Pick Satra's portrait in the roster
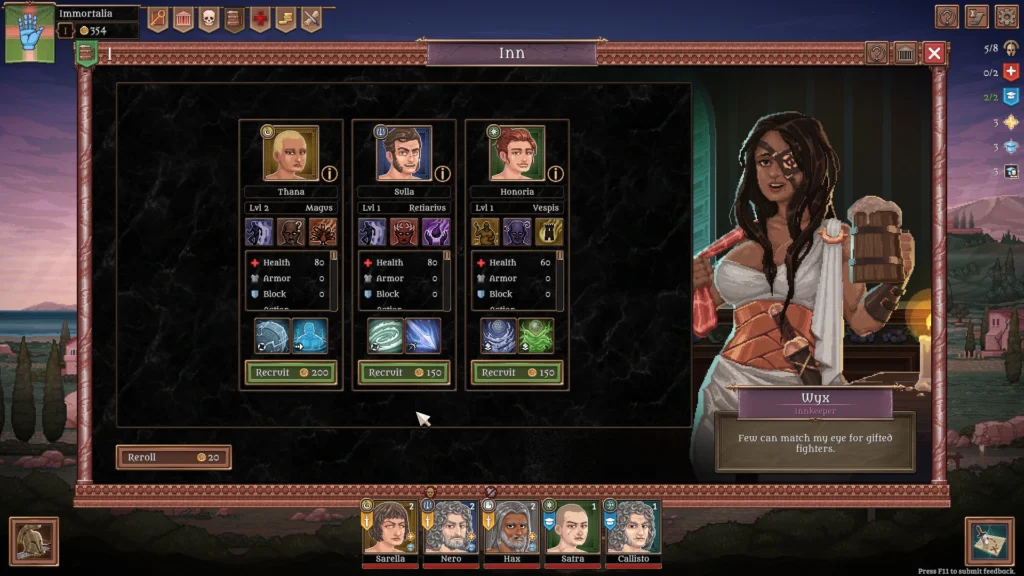The height and width of the screenshot is (576, 1024). [572, 528]
